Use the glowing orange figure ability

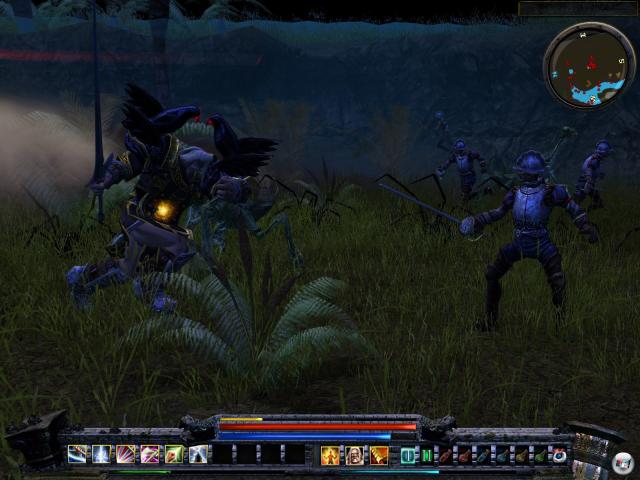click(331, 456)
